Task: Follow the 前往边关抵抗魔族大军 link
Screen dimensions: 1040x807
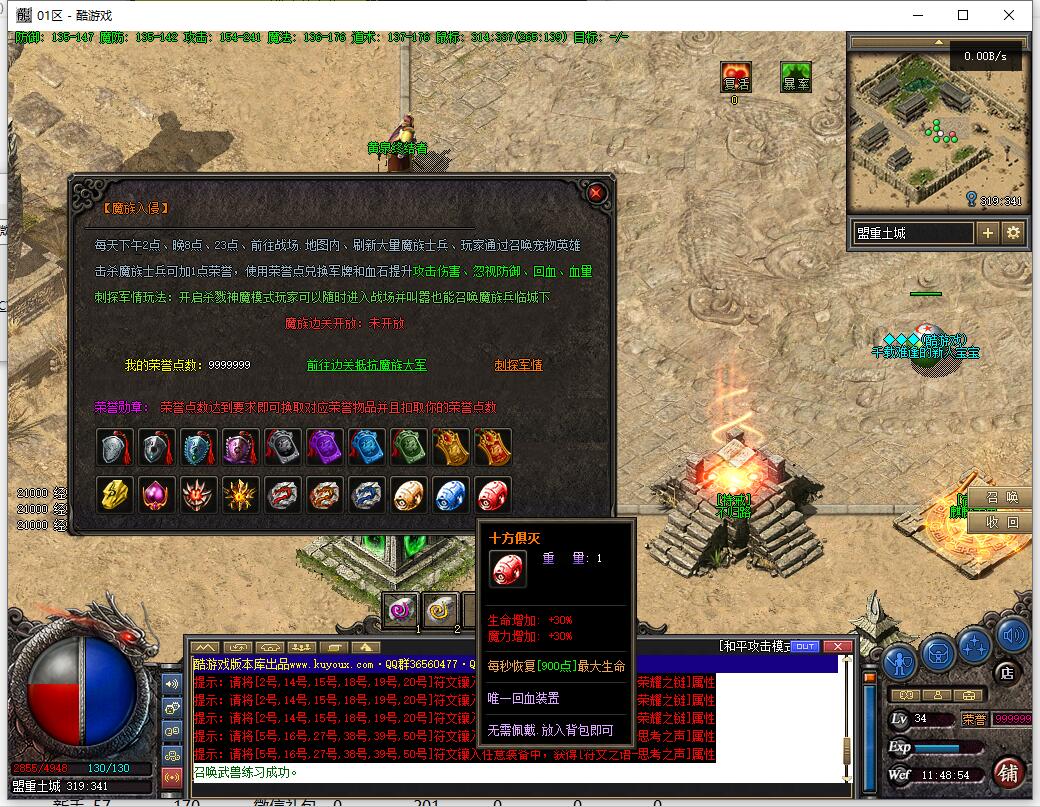Action: pos(366,365)
